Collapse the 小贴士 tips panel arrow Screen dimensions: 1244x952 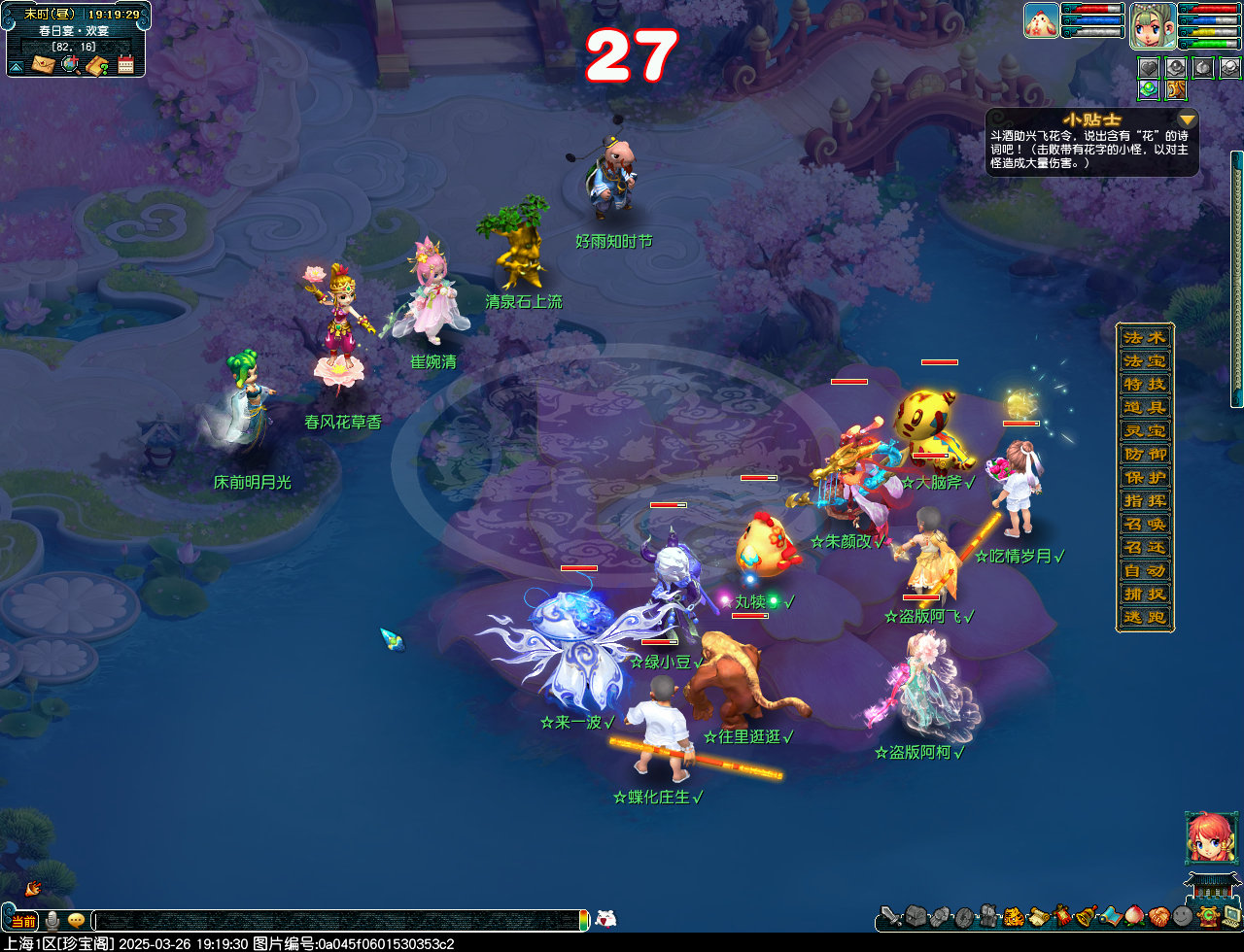[1187, 119]
